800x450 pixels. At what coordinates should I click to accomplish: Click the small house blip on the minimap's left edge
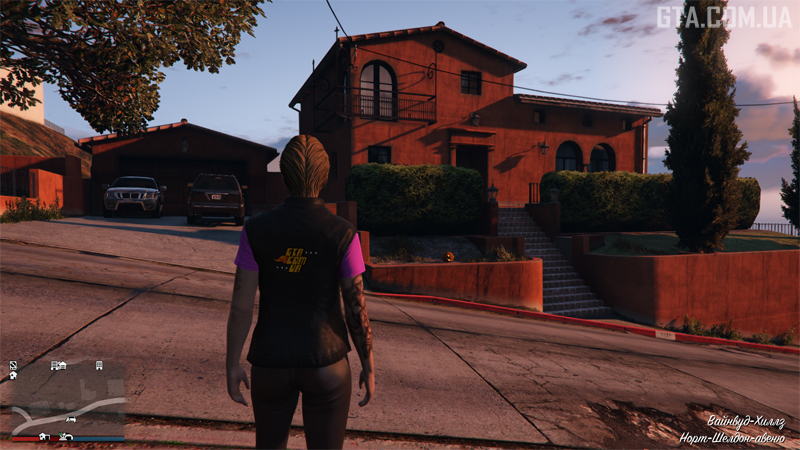click(13, 376)
